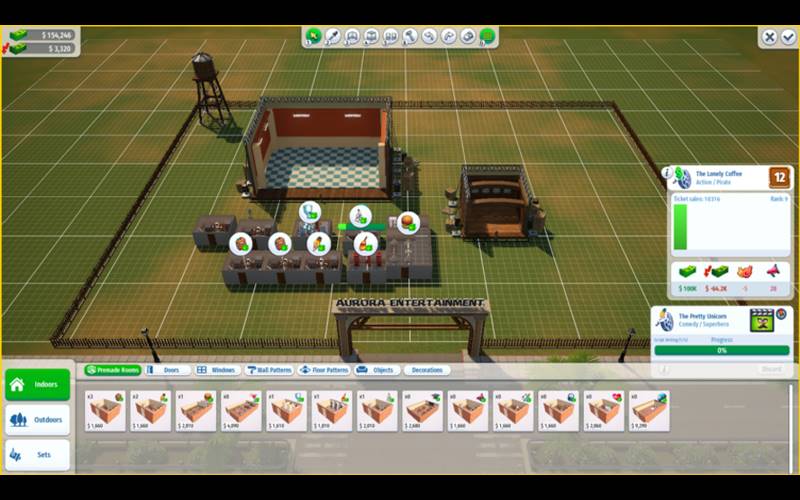Switch to the Sets category
Image resolution: width=800 pixels, height=500 pixels.
[x=38, y=455]
